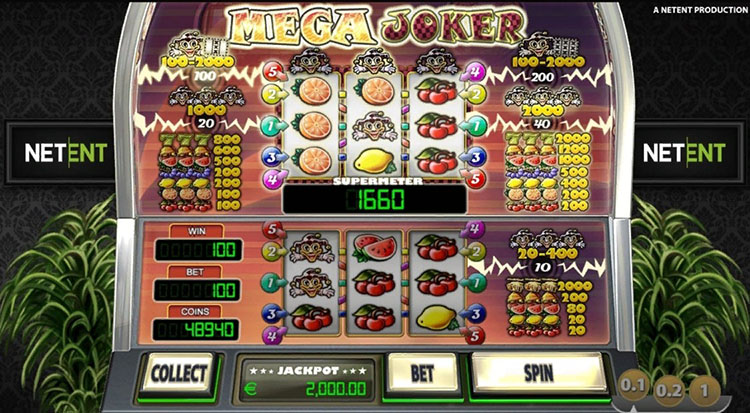Click the BET button

tap(421, 373)
